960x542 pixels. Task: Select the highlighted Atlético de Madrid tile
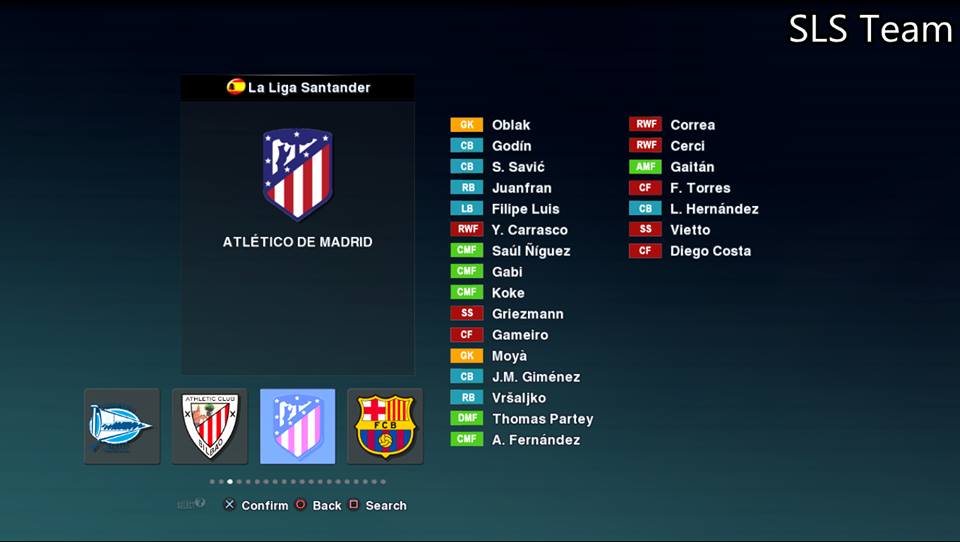pos(297,426)
